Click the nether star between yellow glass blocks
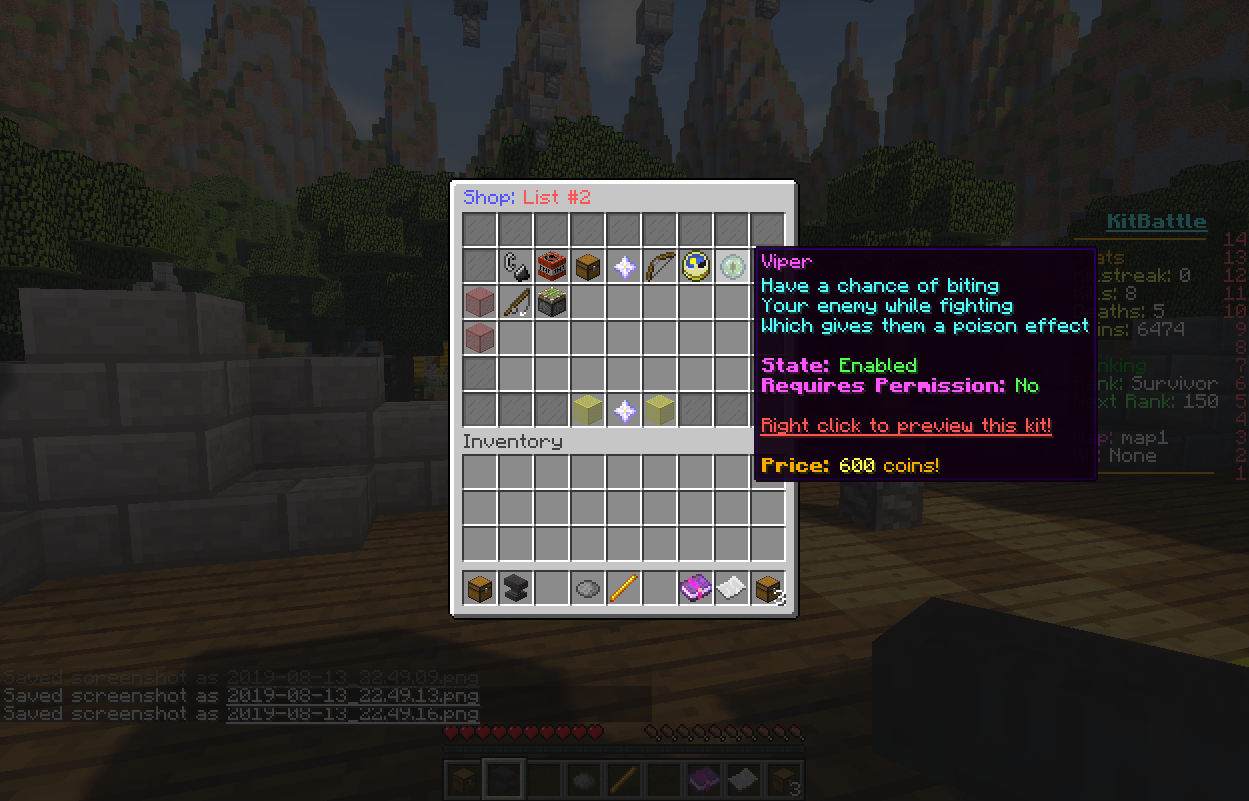This screenshot has width=1249, height=801. [x=624, y=410]
